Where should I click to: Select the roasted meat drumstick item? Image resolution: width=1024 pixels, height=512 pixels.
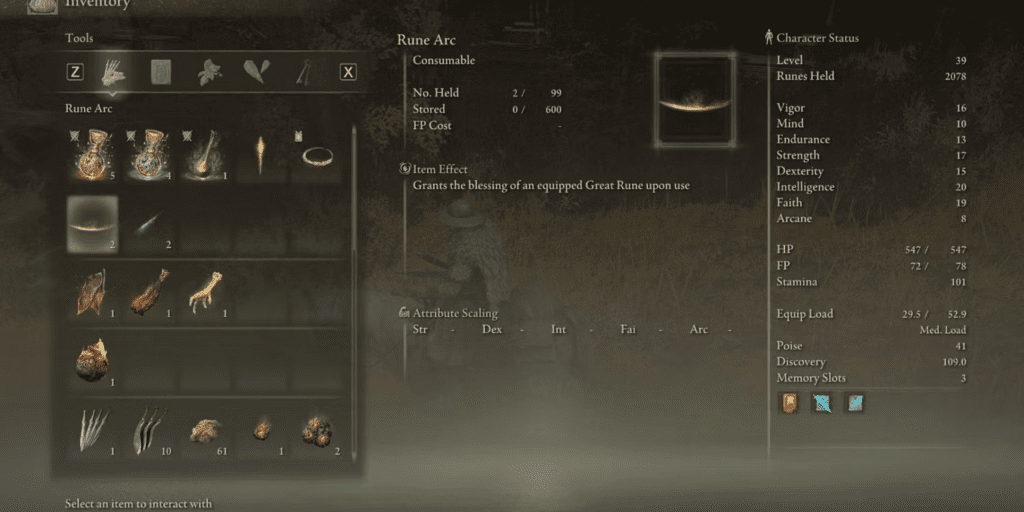(x=149, y=292)
